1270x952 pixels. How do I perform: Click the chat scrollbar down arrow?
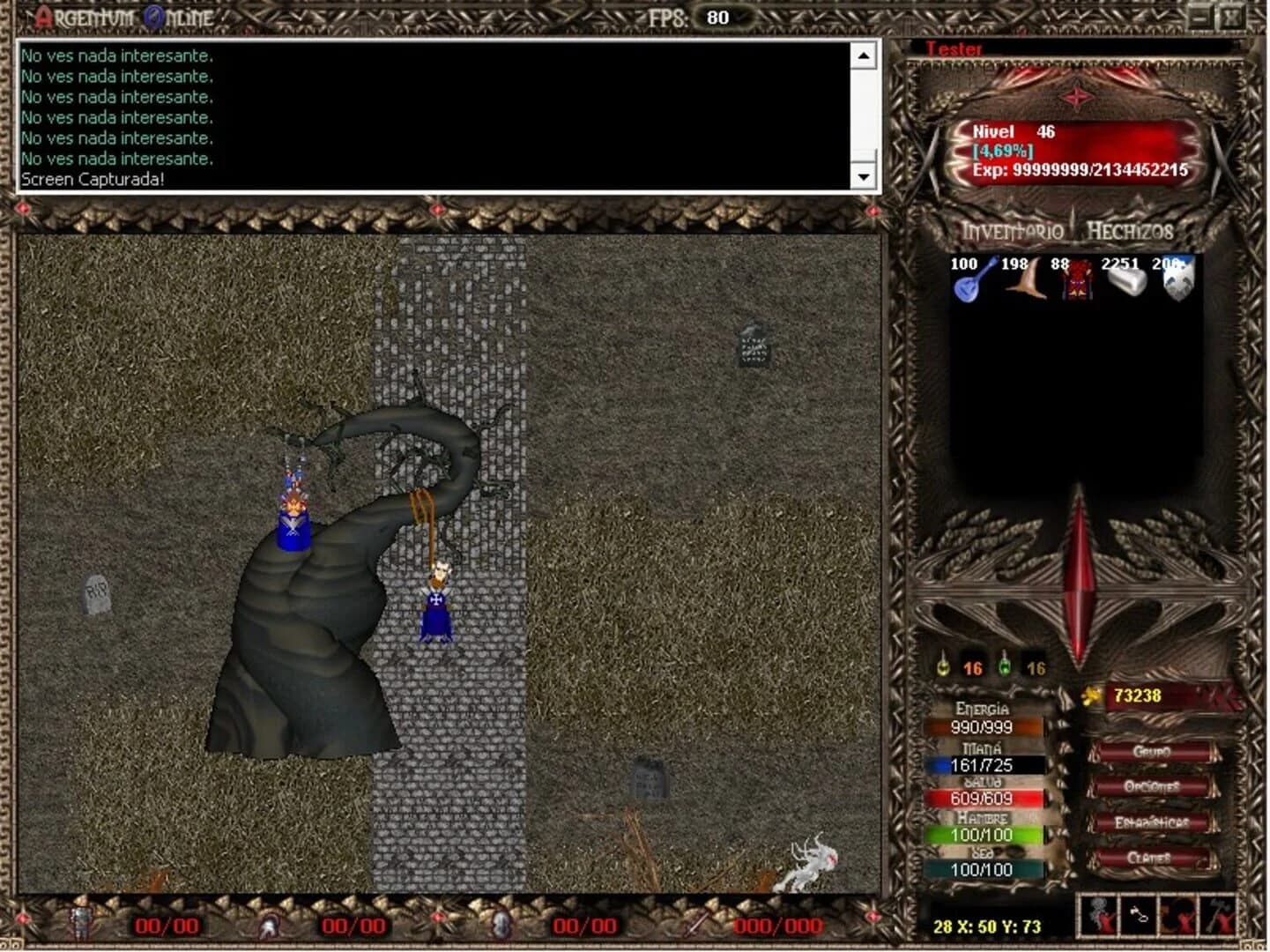click(x=865, y=175)
